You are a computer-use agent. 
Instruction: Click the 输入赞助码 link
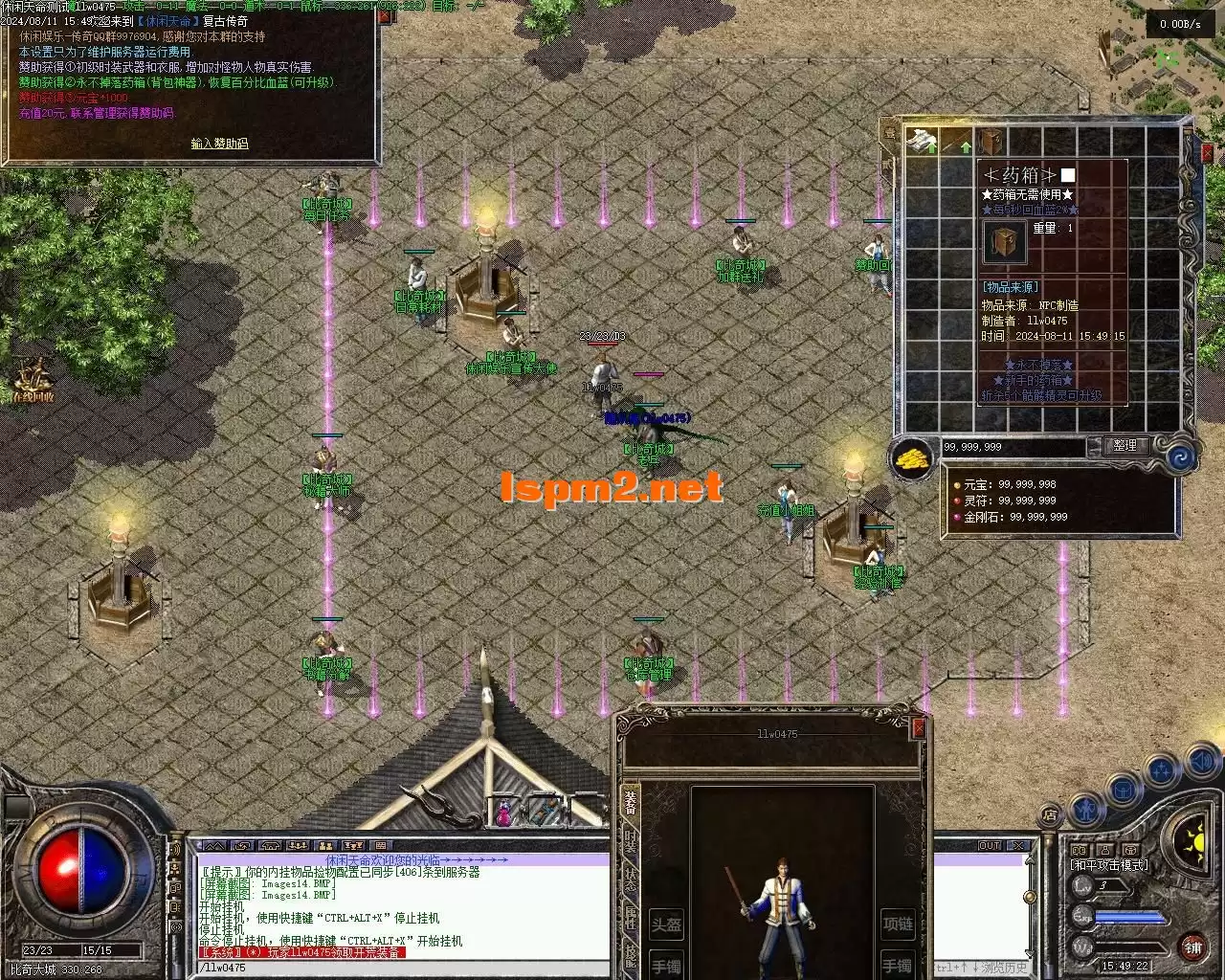[219, 144]
